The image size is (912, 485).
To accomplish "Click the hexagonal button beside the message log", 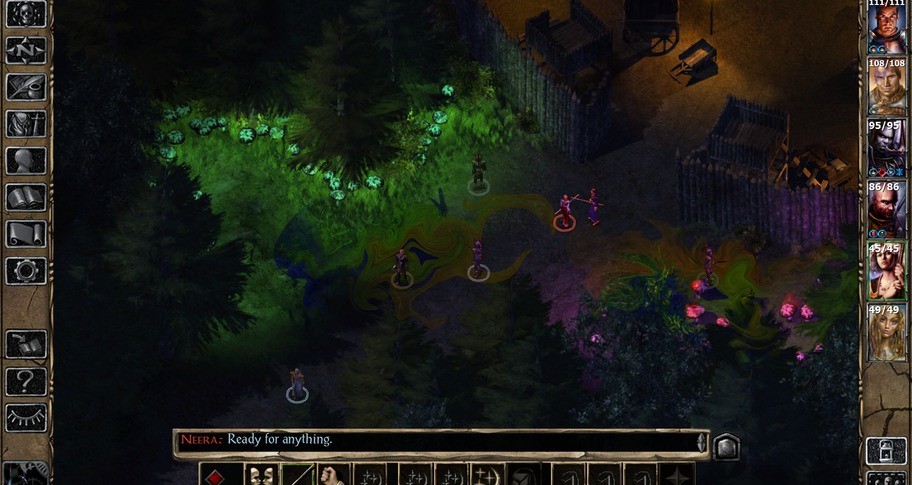I will pyautogui.click(x=727, y=446).
